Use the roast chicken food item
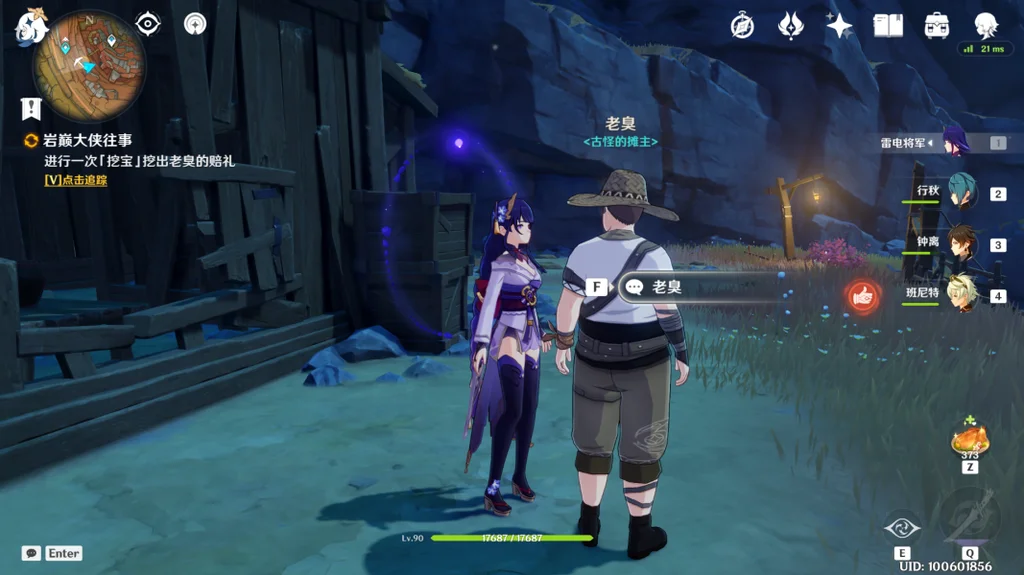Image resolution: width=1024 pixels, height=575 pixels. point(969,439)
